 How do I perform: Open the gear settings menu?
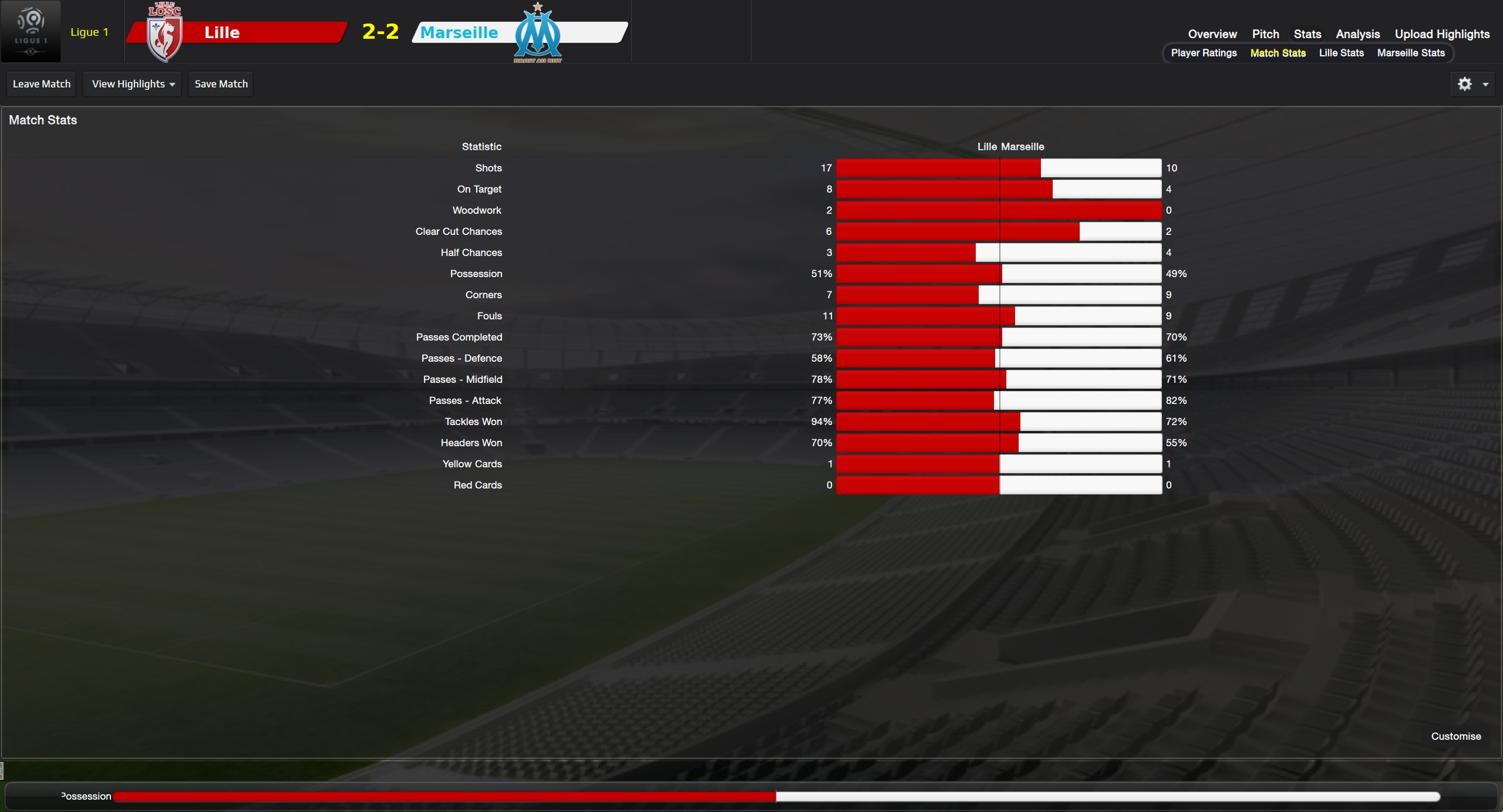[1472, 84]
